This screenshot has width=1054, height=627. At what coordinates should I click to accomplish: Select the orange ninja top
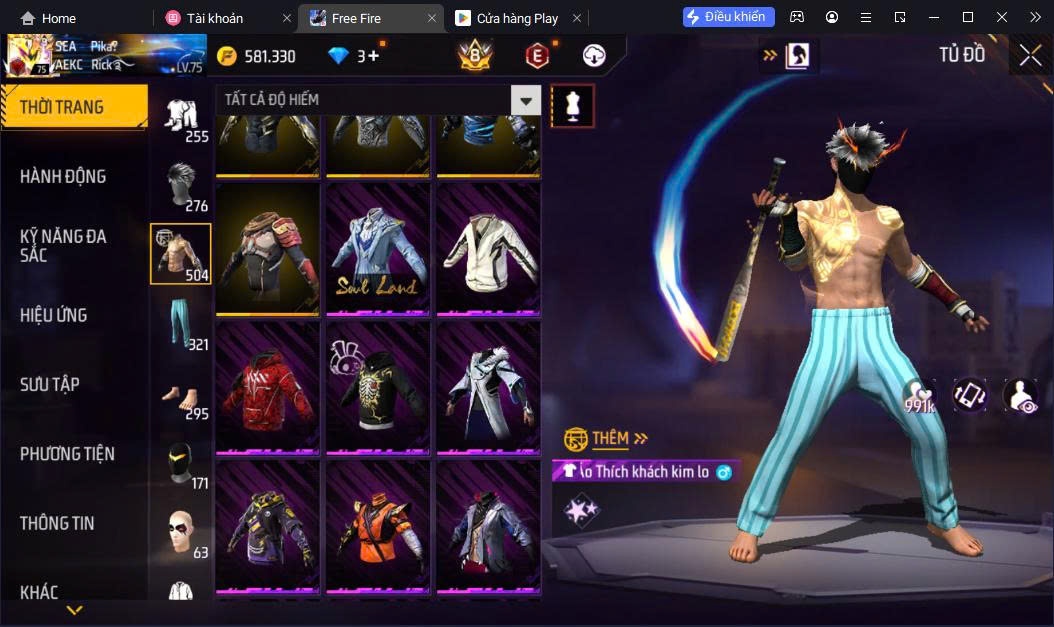click(x=378, y=527)
